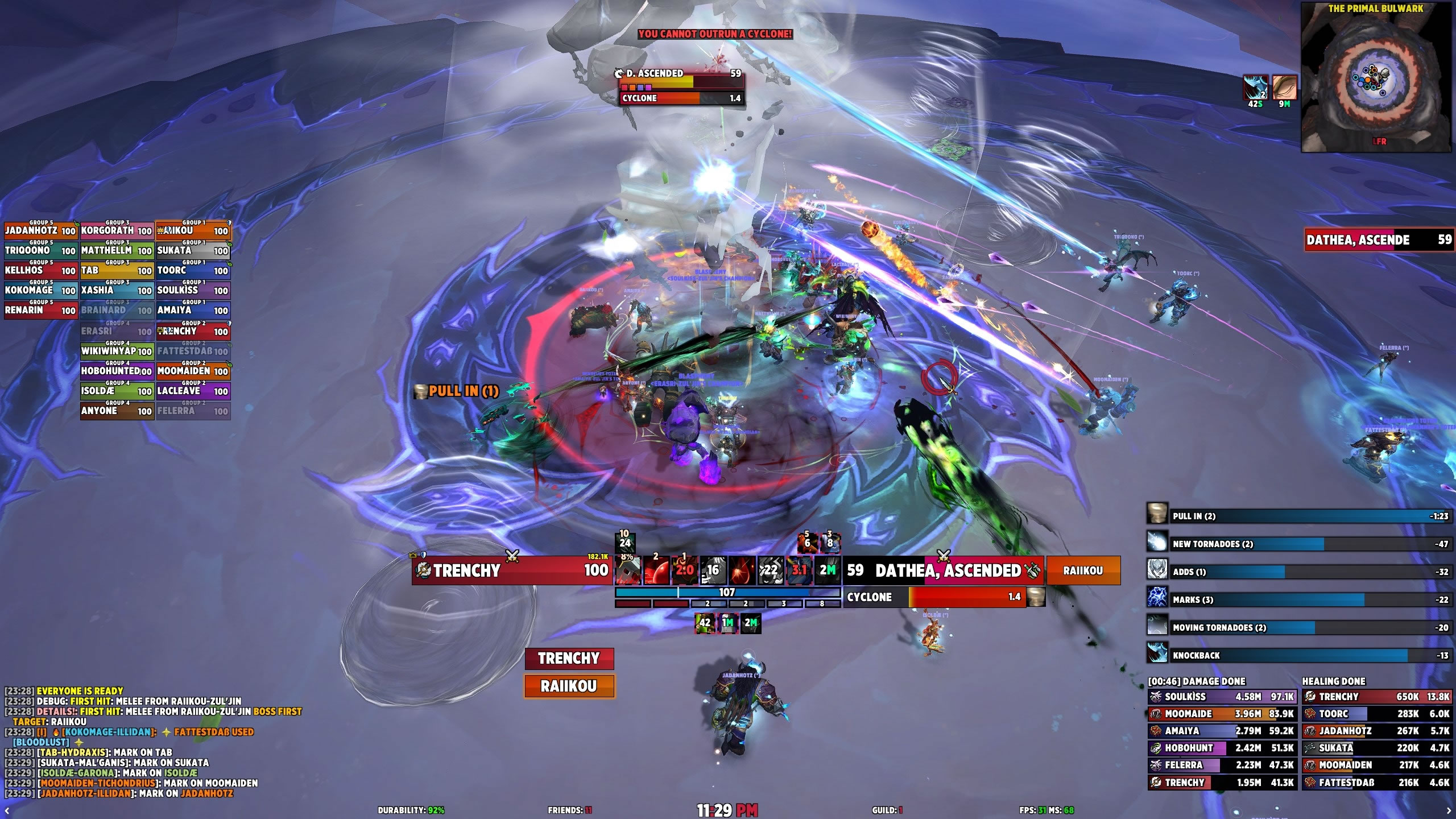Viewport: 1456px width, 819px height.
Task: Click Anyone's raid frame
Action: point(117,411)
